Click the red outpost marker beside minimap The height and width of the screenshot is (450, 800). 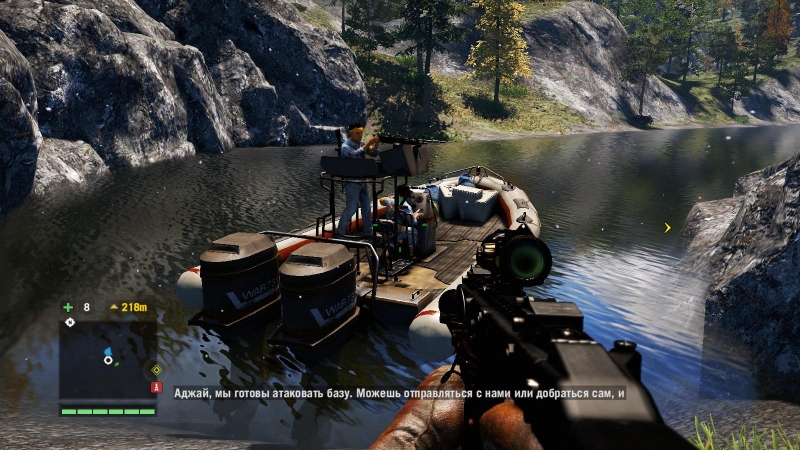[156, 387]
